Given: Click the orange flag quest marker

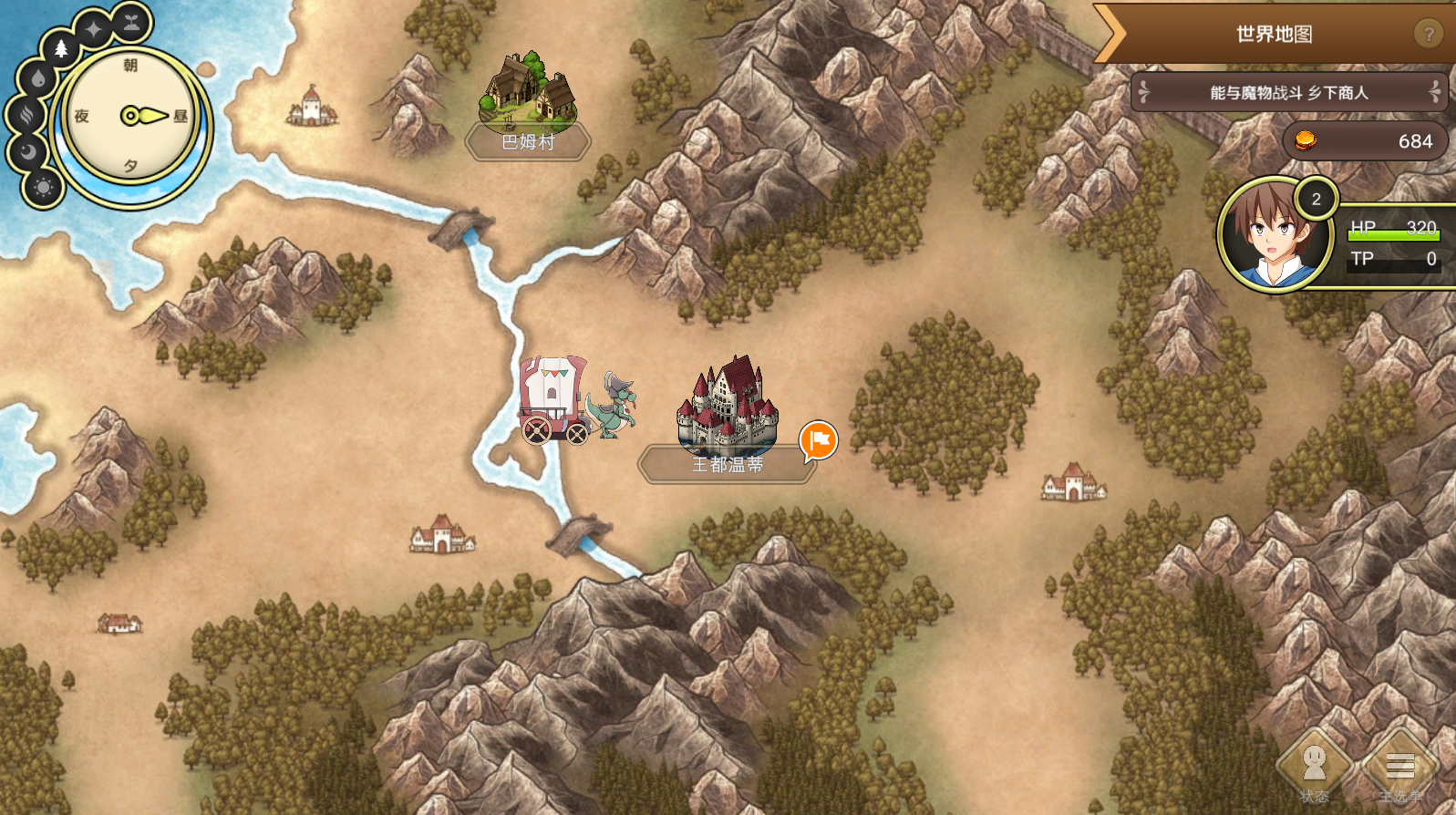Looking at the screenshot, I should (819, 440).
